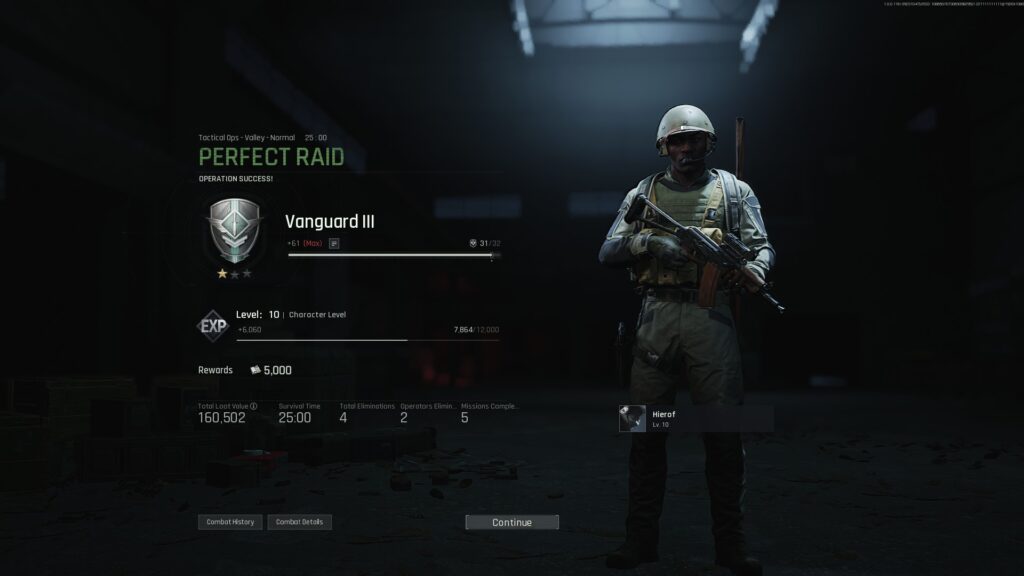
Task: Open the Combat History panel
Action: point(230,522)
